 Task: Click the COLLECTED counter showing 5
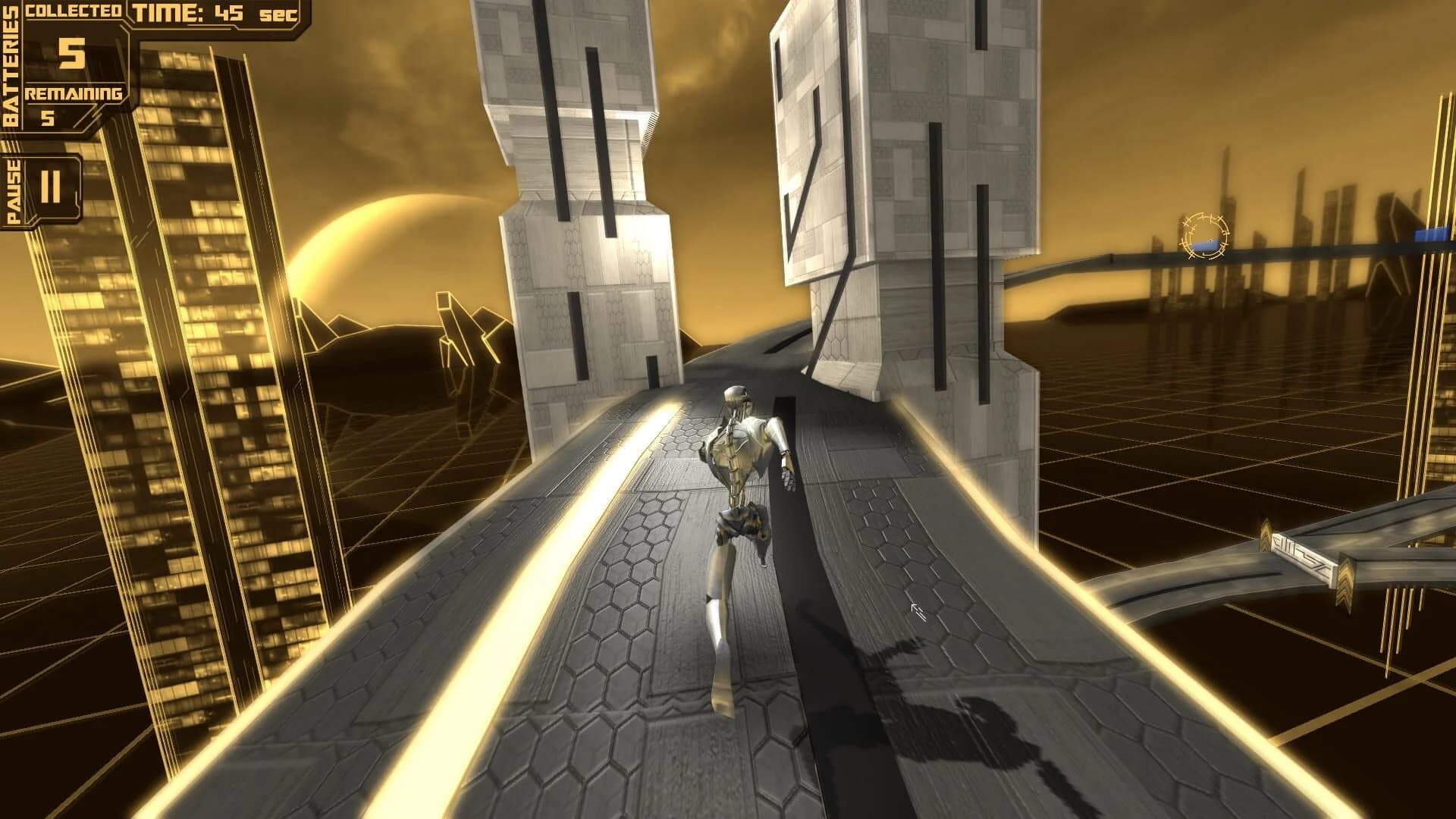(x=72, y=55)
